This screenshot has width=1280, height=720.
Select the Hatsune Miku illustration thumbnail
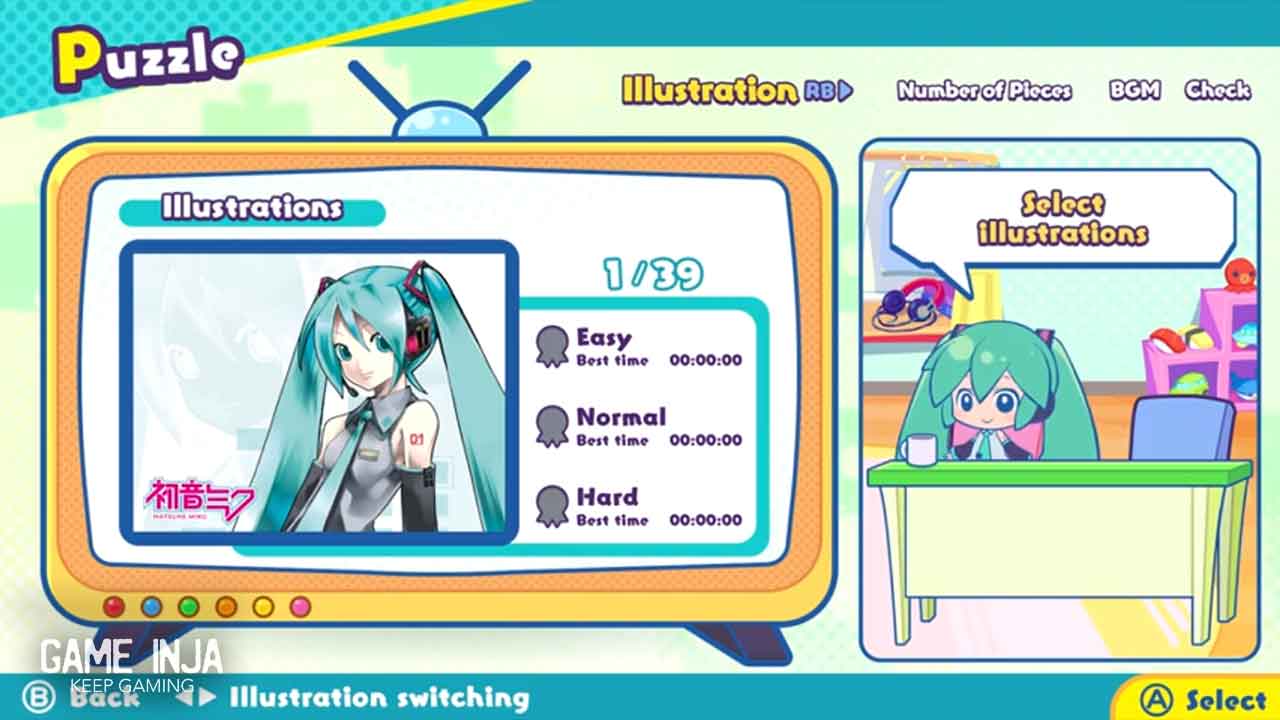pyautogui.click(x=319, y=391)
